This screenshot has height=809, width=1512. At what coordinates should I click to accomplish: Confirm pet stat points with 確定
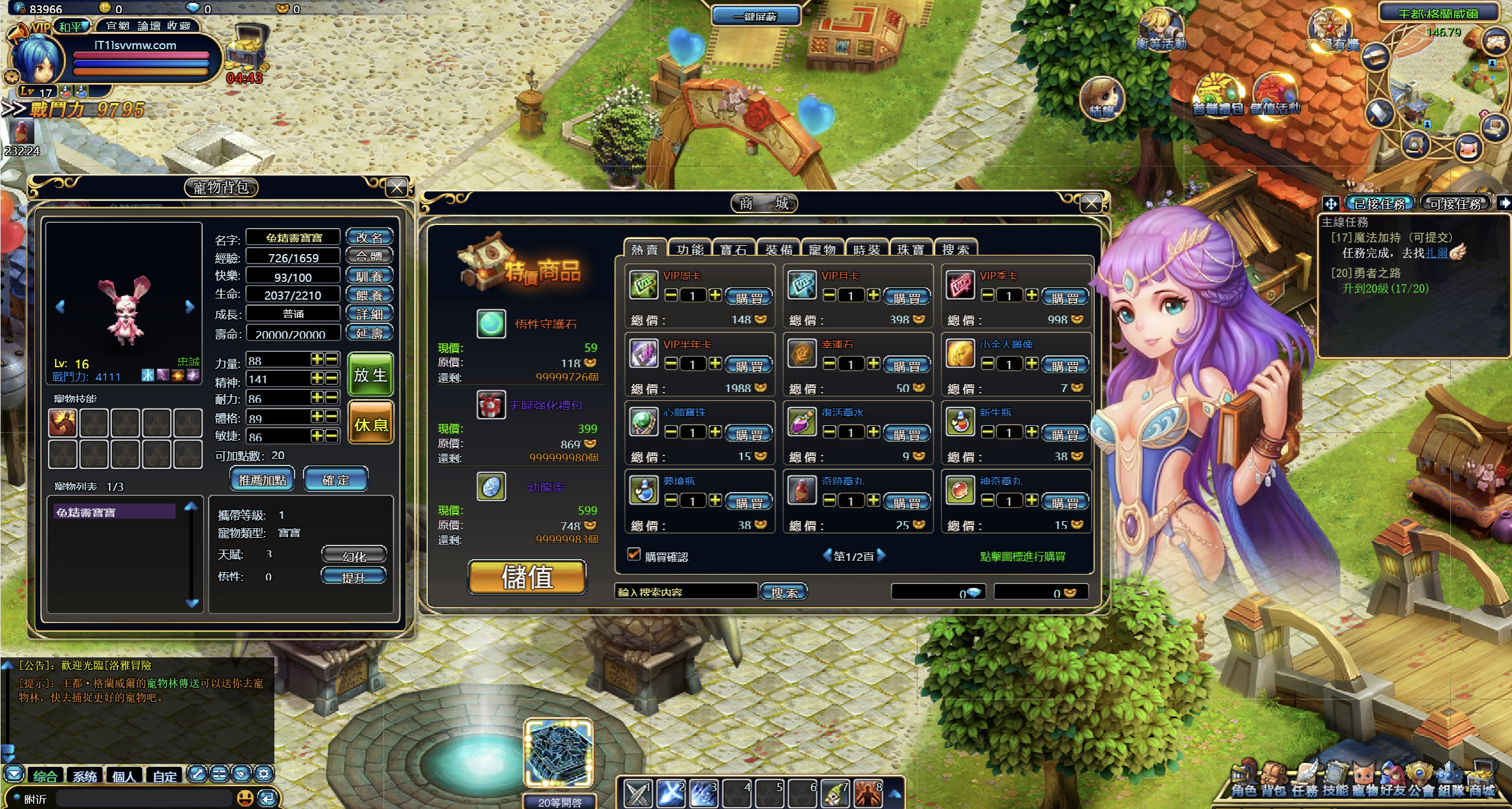[x=335, y=480]
